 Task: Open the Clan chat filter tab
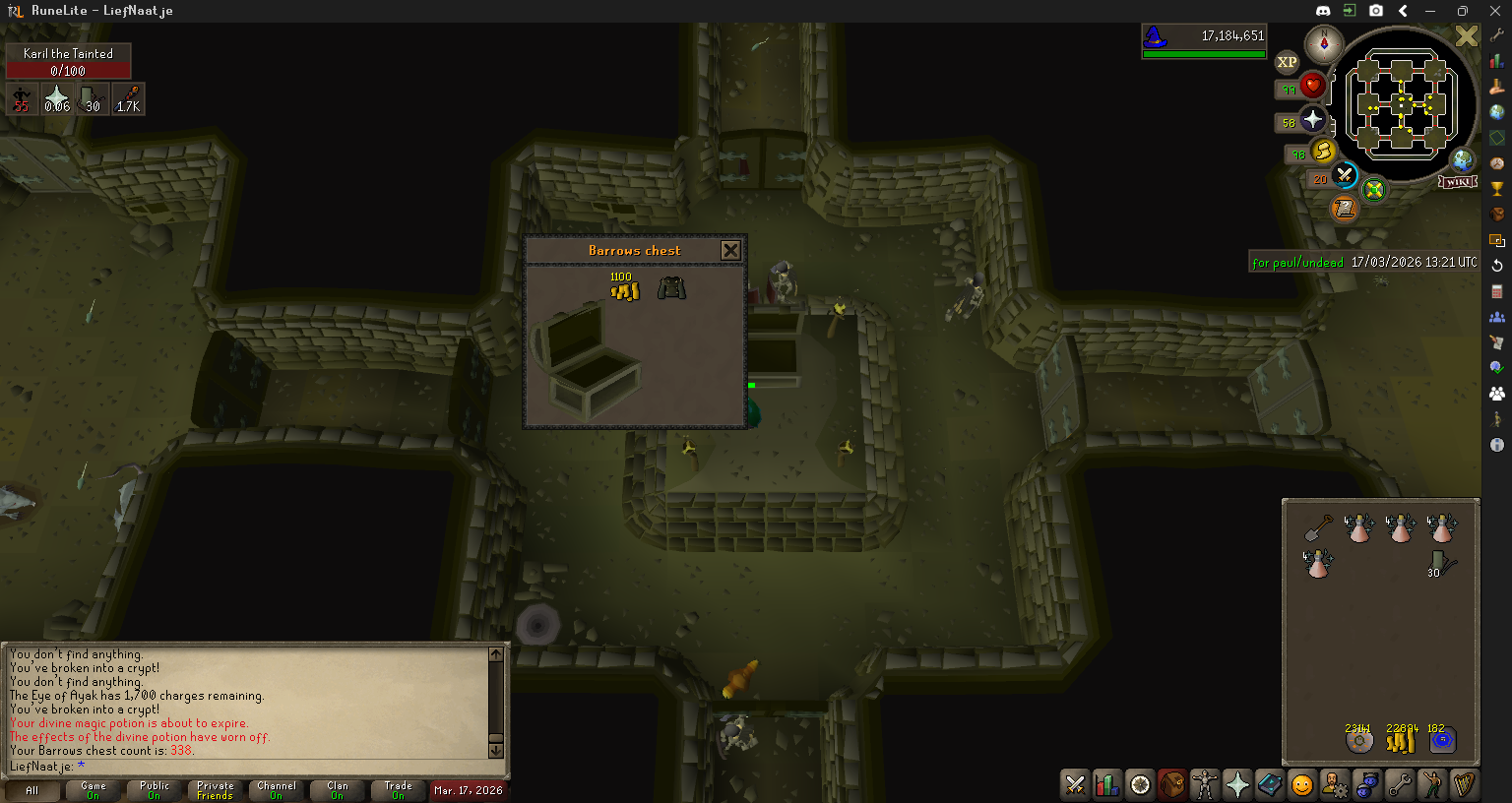(x=338, y=790)
